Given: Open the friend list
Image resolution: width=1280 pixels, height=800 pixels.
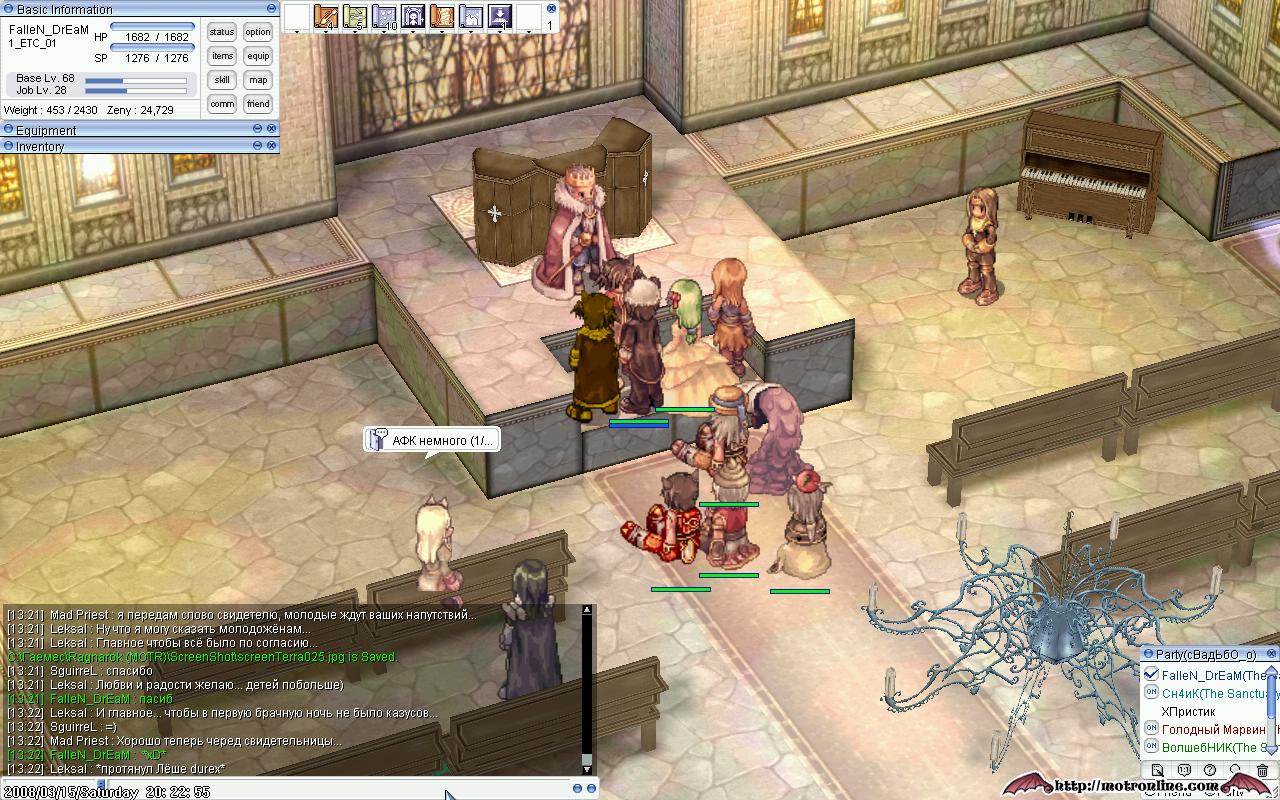Looking at the screenshot, I should tap(258, 104).
